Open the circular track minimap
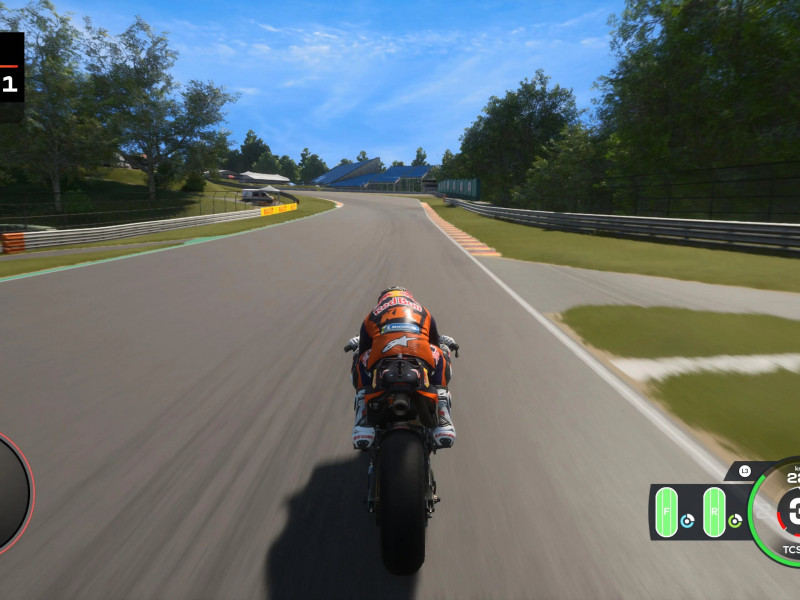 point(12,492)
